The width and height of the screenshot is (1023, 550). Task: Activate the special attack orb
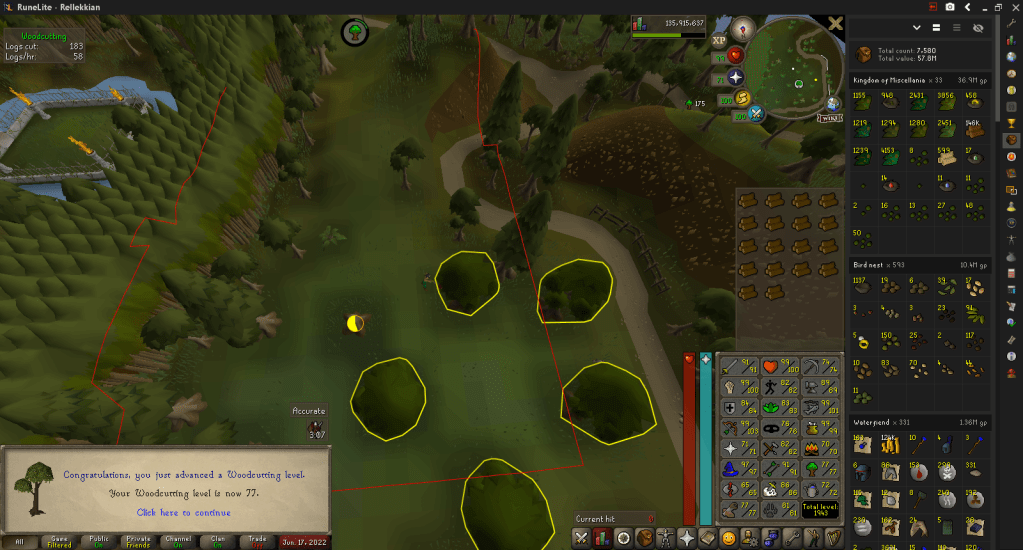click(756, 113)
